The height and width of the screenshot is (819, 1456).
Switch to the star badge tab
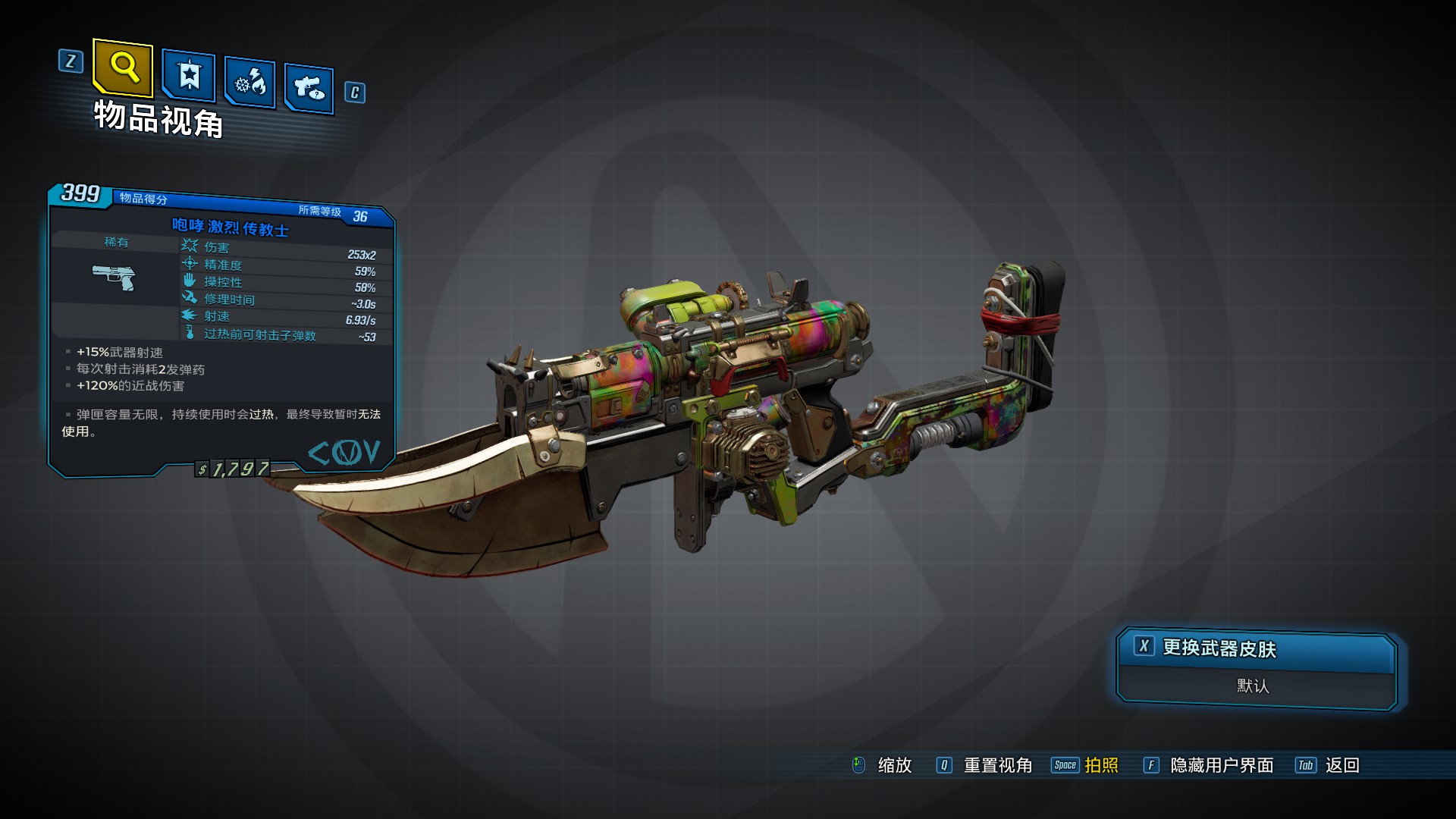[189, 76]
